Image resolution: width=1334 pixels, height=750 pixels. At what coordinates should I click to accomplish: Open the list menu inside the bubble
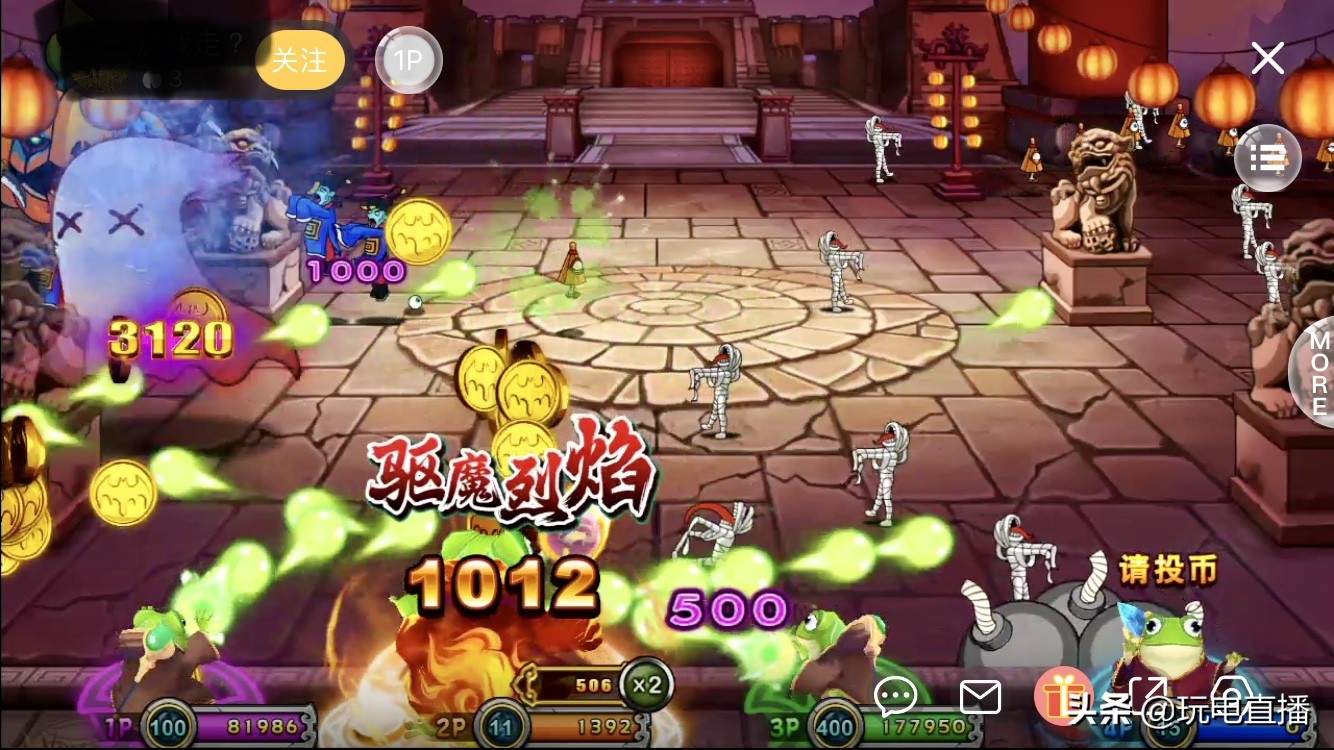(x=1267, y=158)
